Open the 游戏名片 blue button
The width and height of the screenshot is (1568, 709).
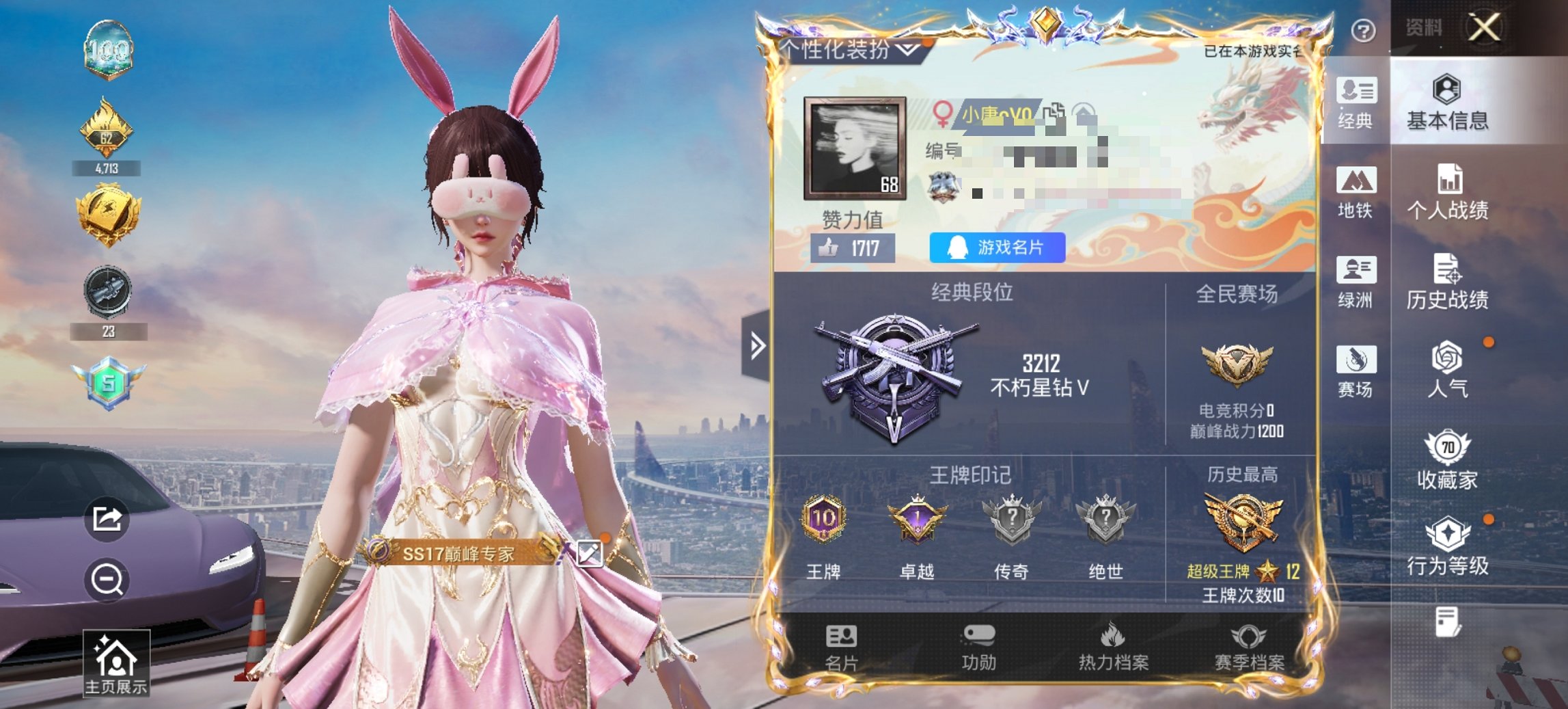(x=997, y=248)
